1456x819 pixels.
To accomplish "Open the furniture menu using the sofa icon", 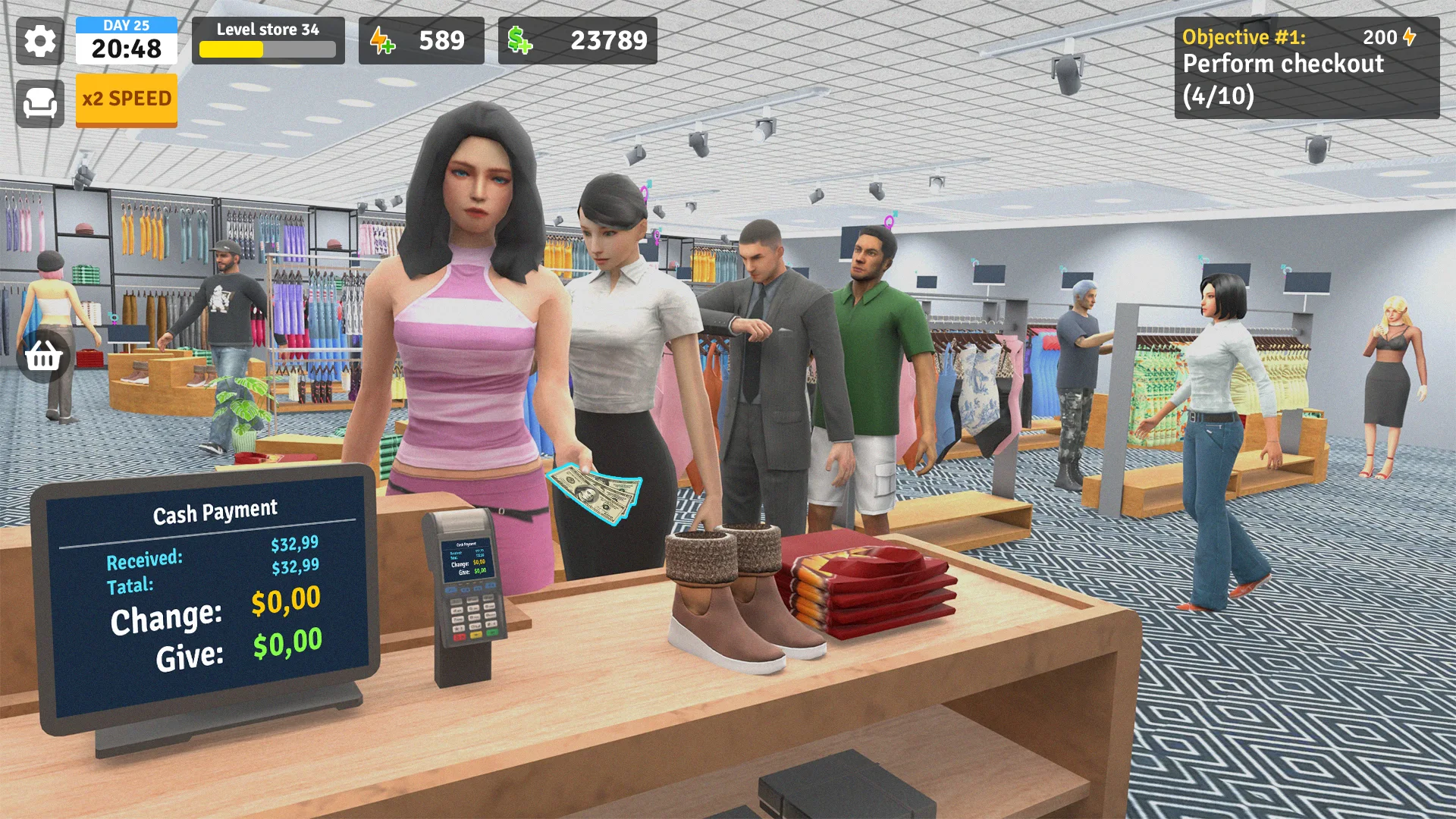I will click(x=39, y=102).
